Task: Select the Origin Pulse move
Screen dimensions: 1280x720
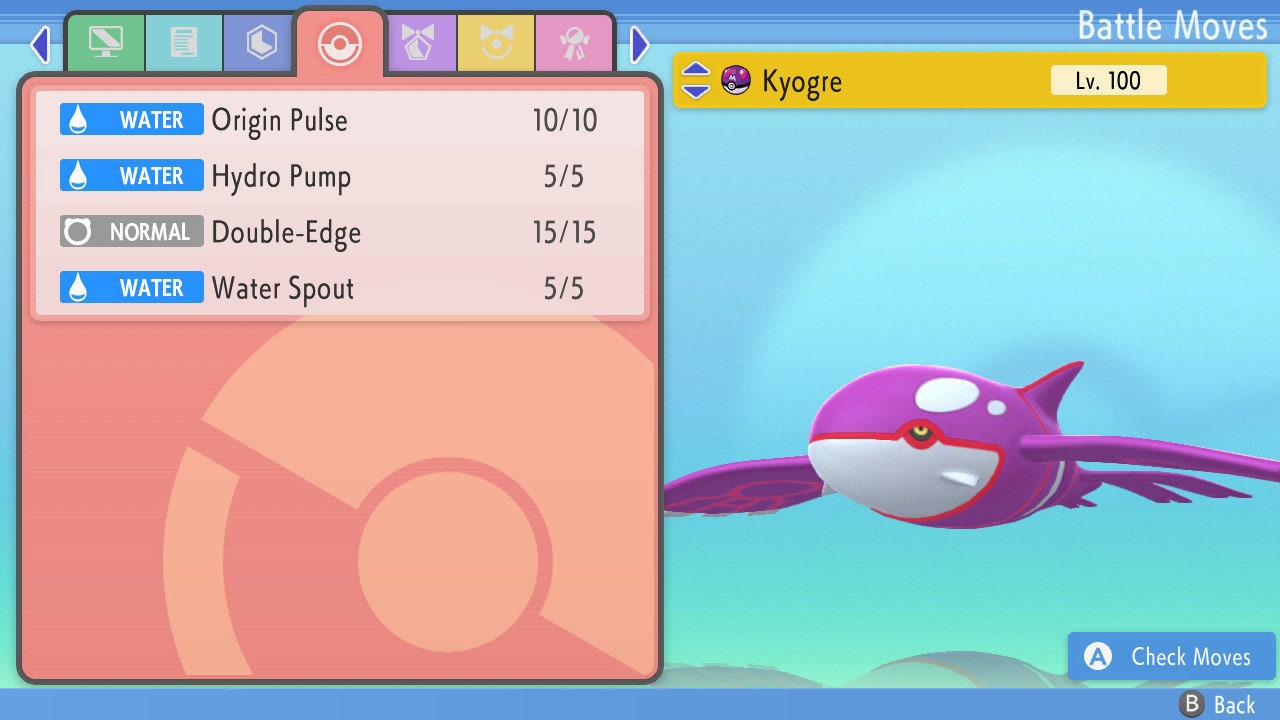Action: (x=340, y=120)
